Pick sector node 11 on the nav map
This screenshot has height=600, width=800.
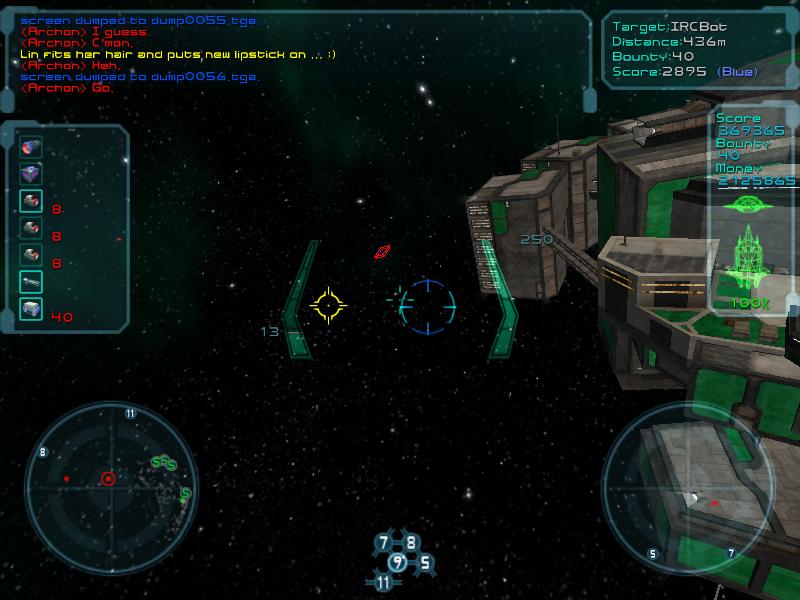pos(384,582)
